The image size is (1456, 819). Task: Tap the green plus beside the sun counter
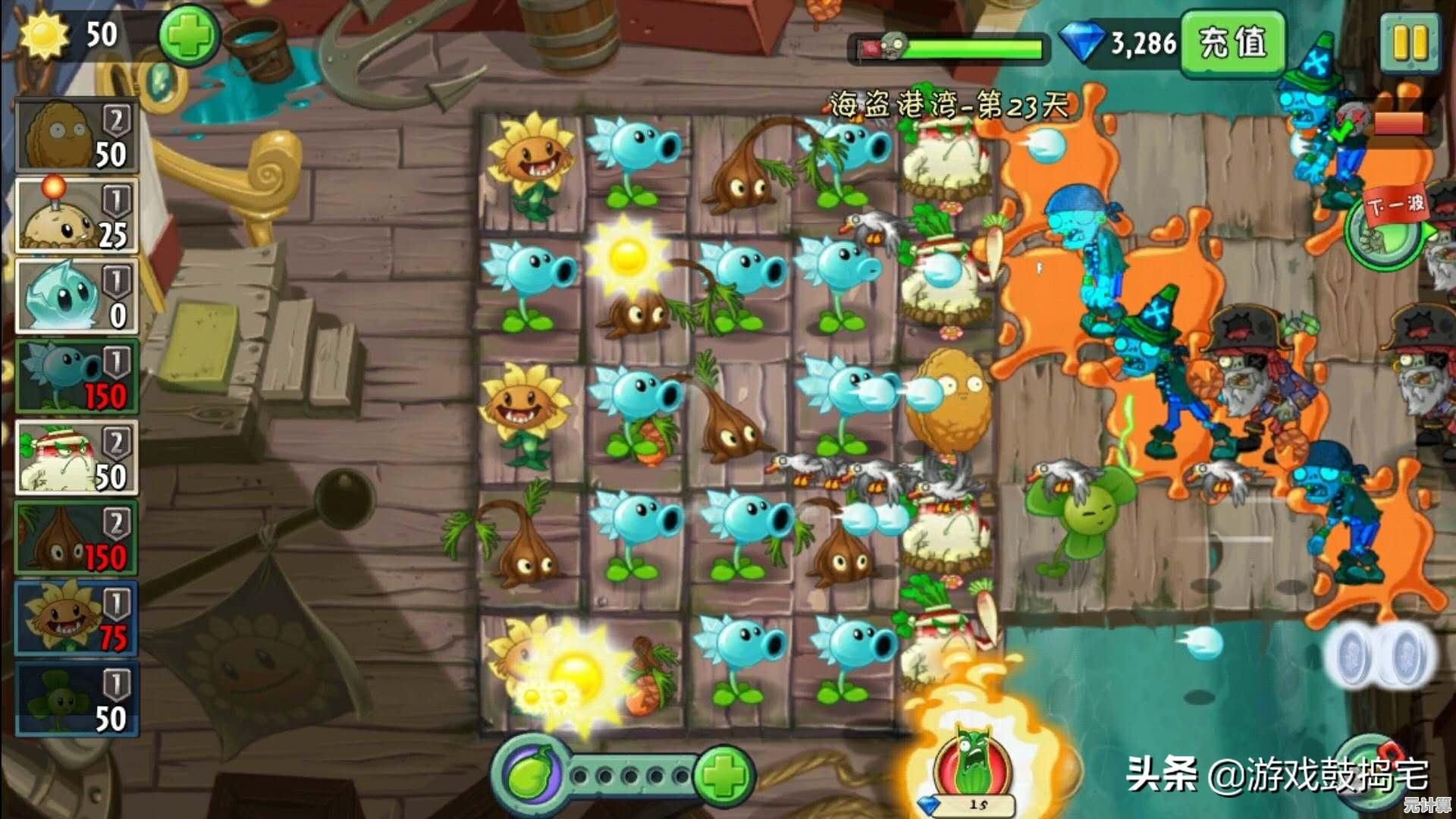point(188,36)
